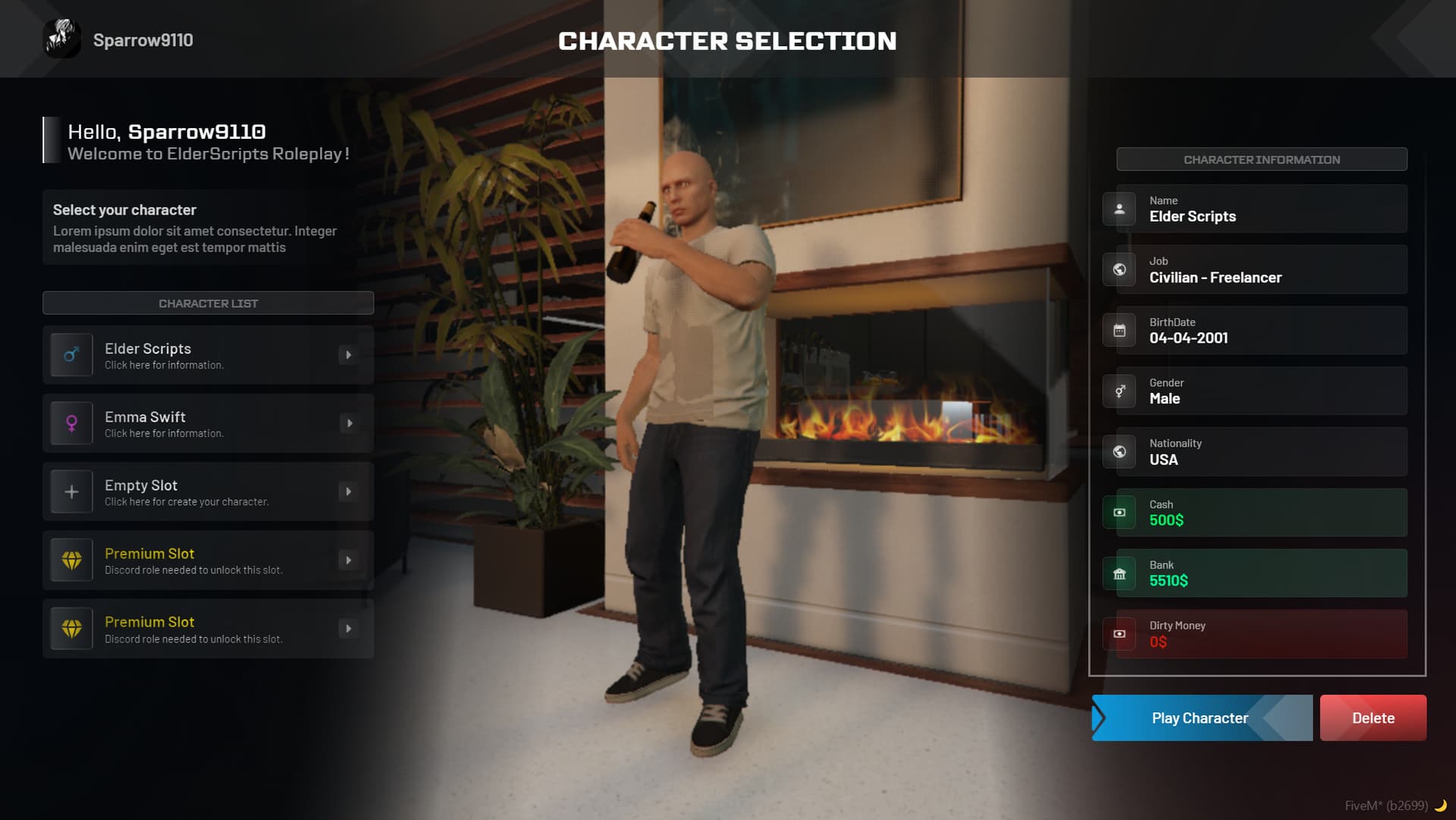Select the CHARACTER INFORMATION header
The height and width of the screenshot is (820, 1456).
(1262, 159)
